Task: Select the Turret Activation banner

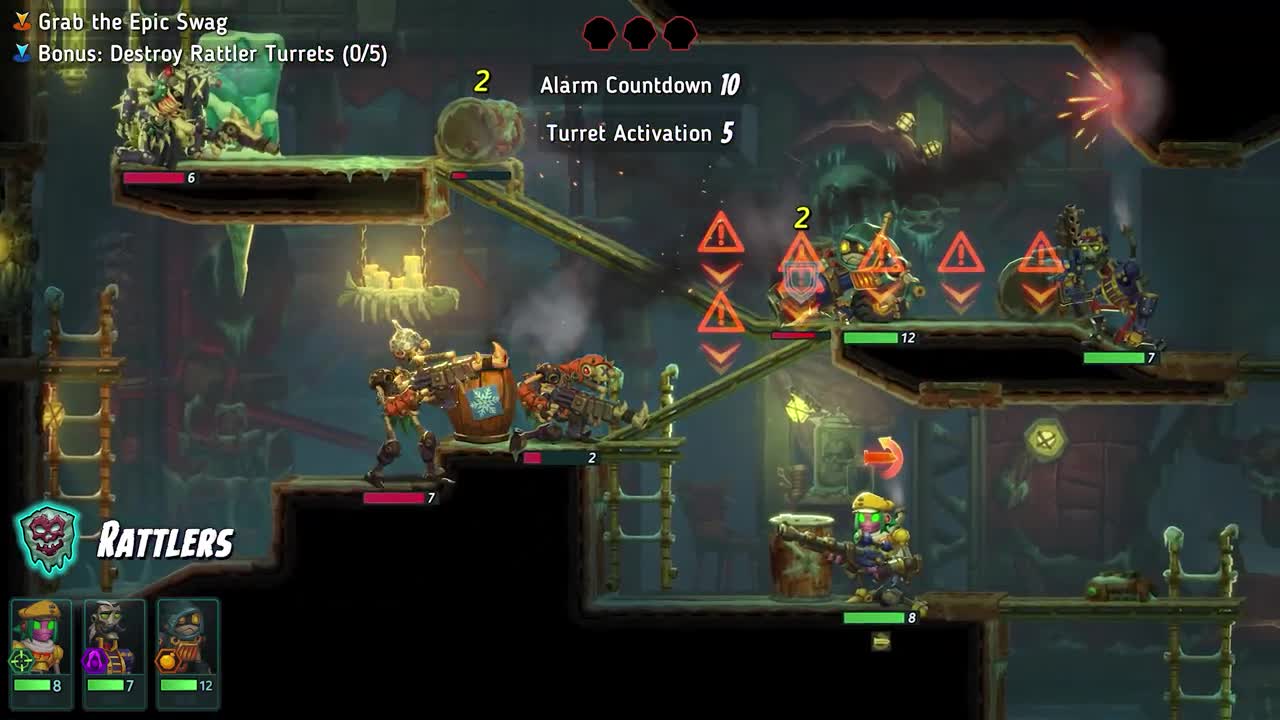Action: [640, 133]
